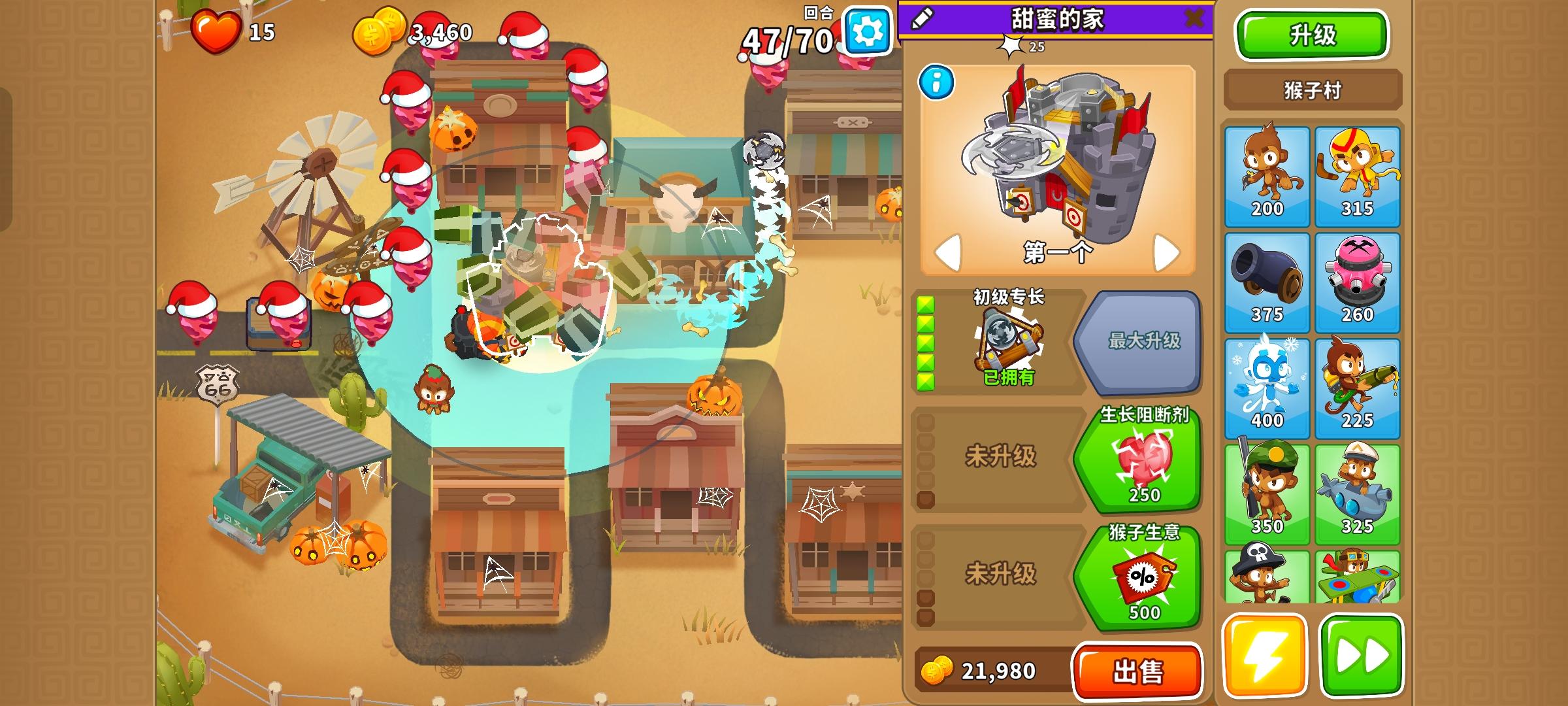Select the Tack Shooter tower costing 260
Screen dimensions: 1568x706
[x=1359, y=275]
